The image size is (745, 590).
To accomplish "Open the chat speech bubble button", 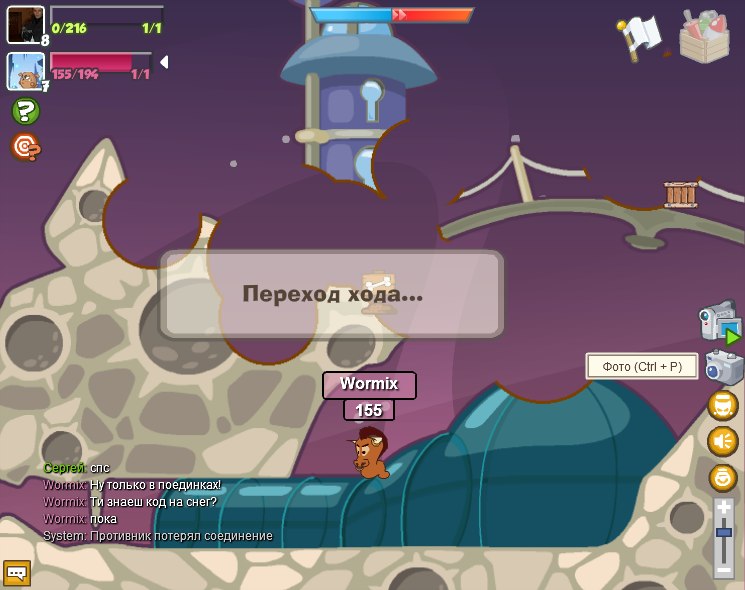I will point(17,572).
